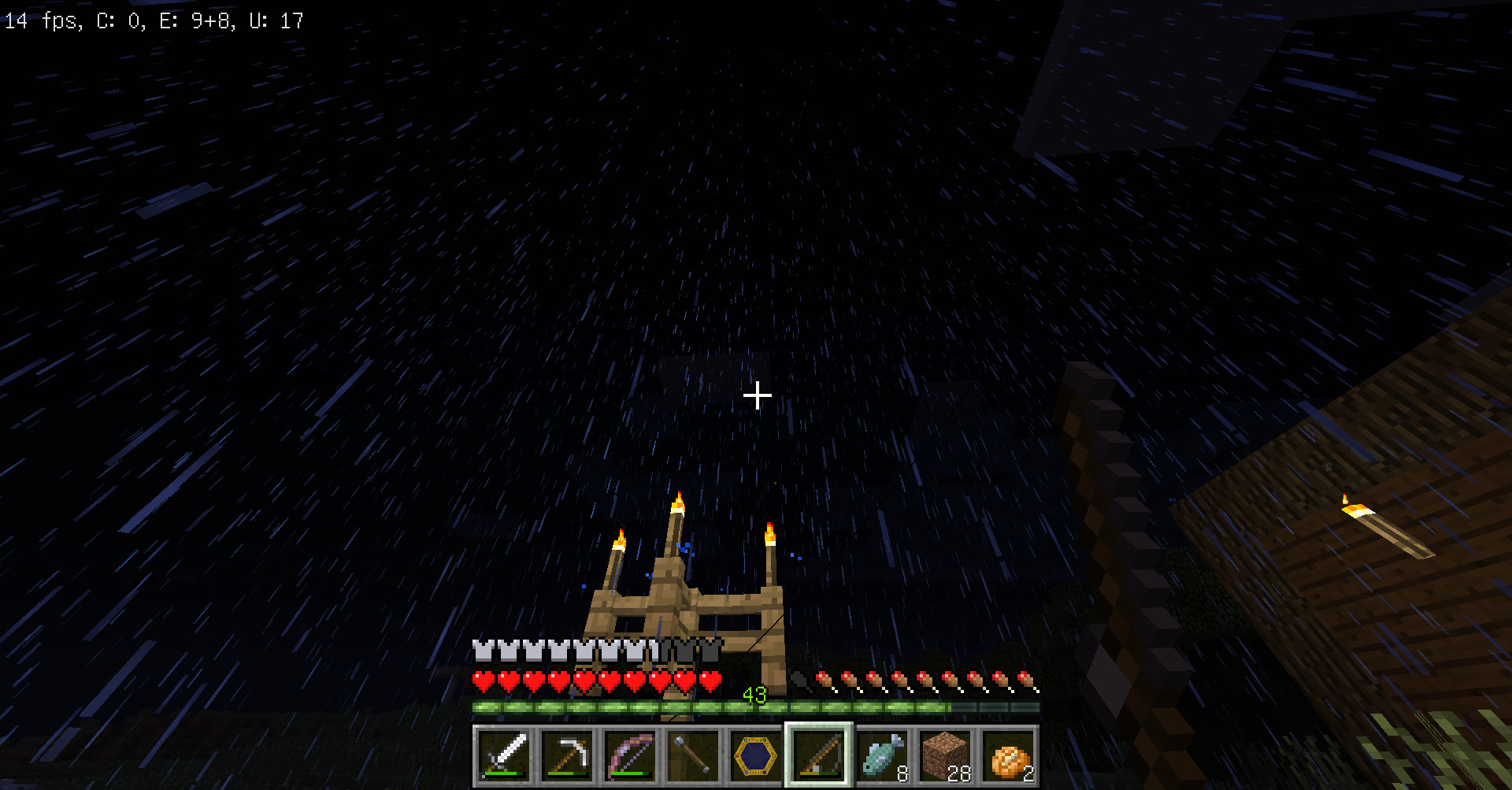This screenshot has height=790, width=1512.
Task: Choose the enchanted bow in the hotbar
Action: pos(630,756)
